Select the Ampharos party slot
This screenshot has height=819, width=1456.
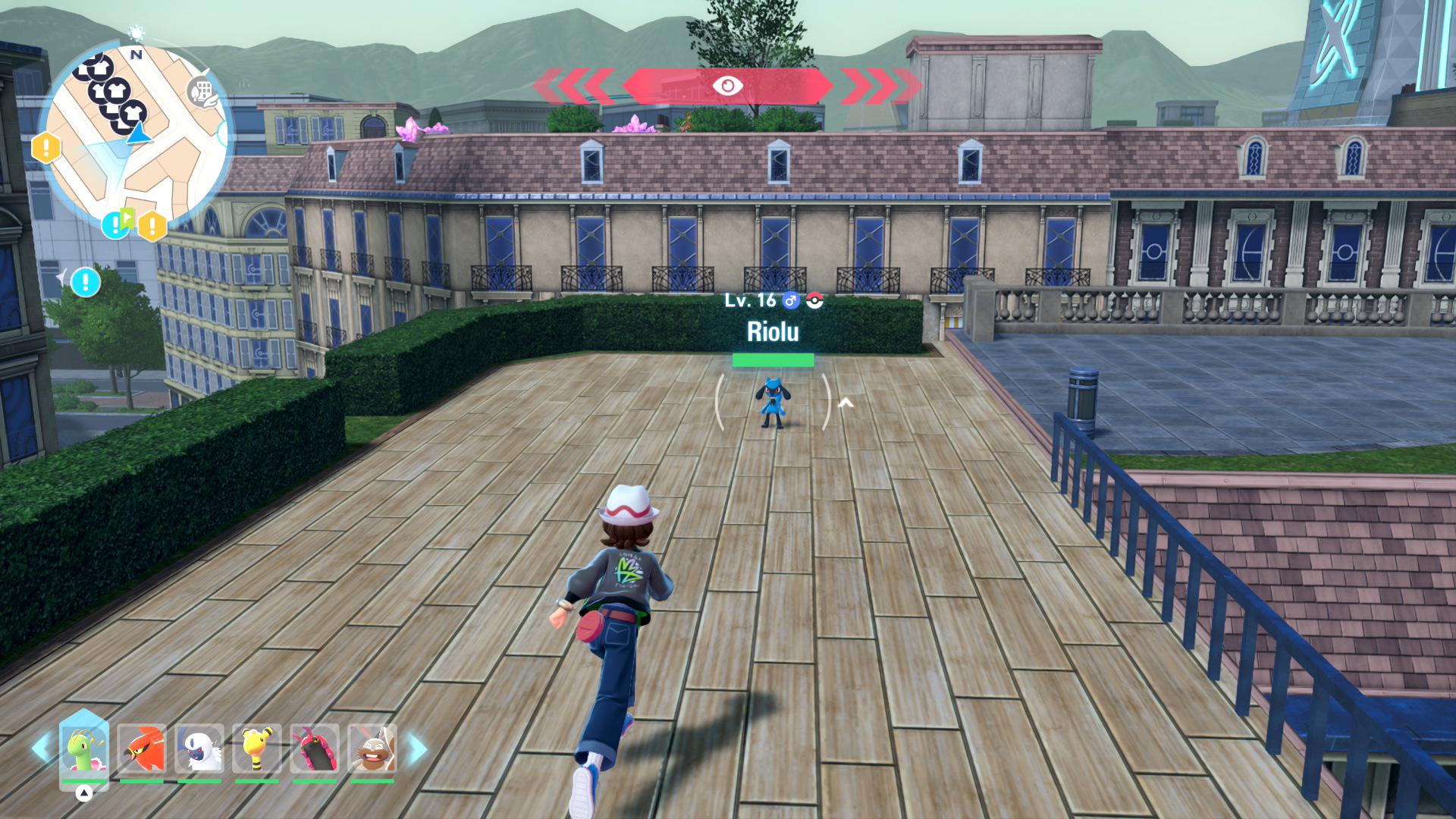(257, 748)
